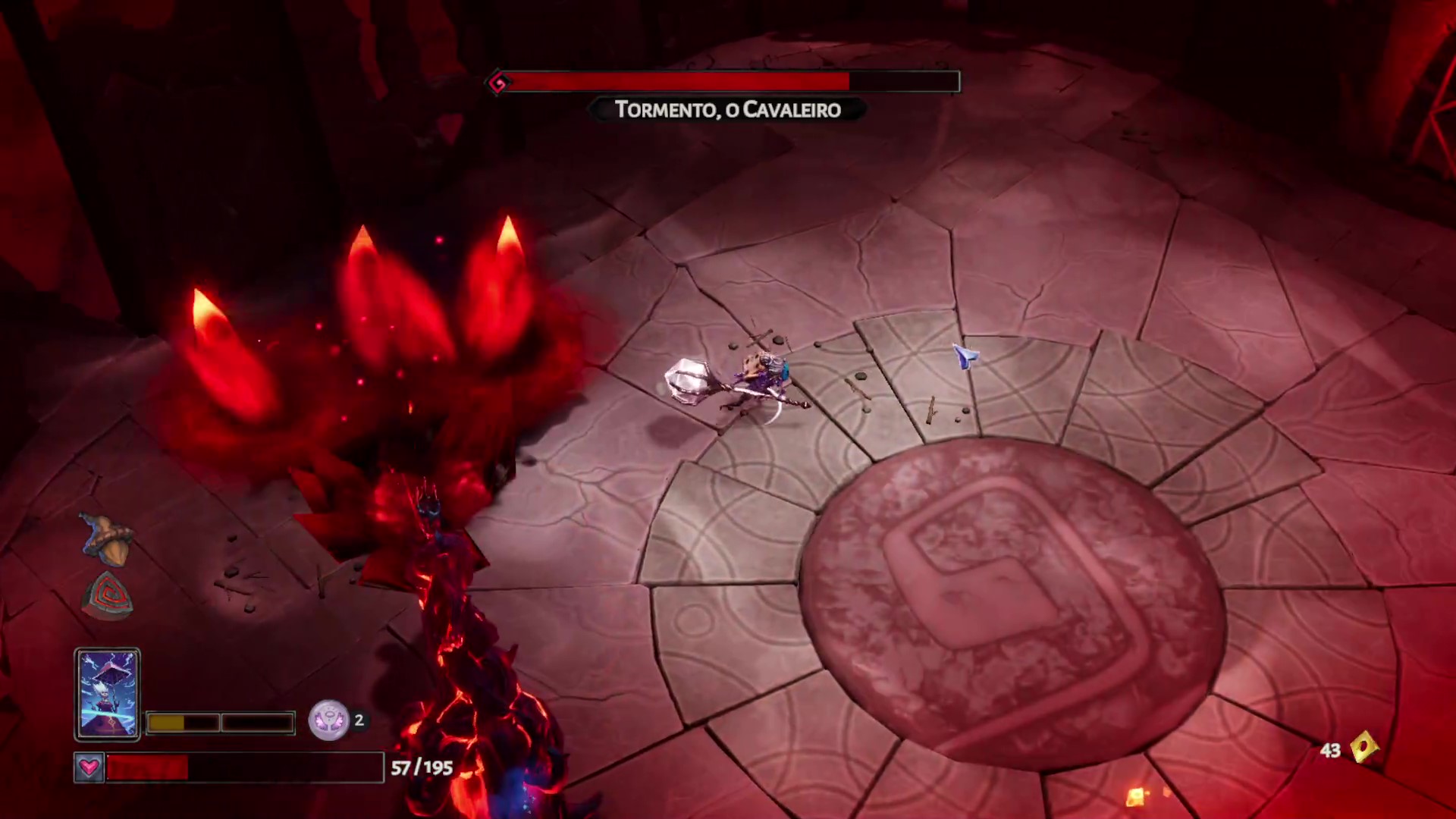Click the pink heart health icon
The image size is (1456, 819).
(x=89, y=767)
